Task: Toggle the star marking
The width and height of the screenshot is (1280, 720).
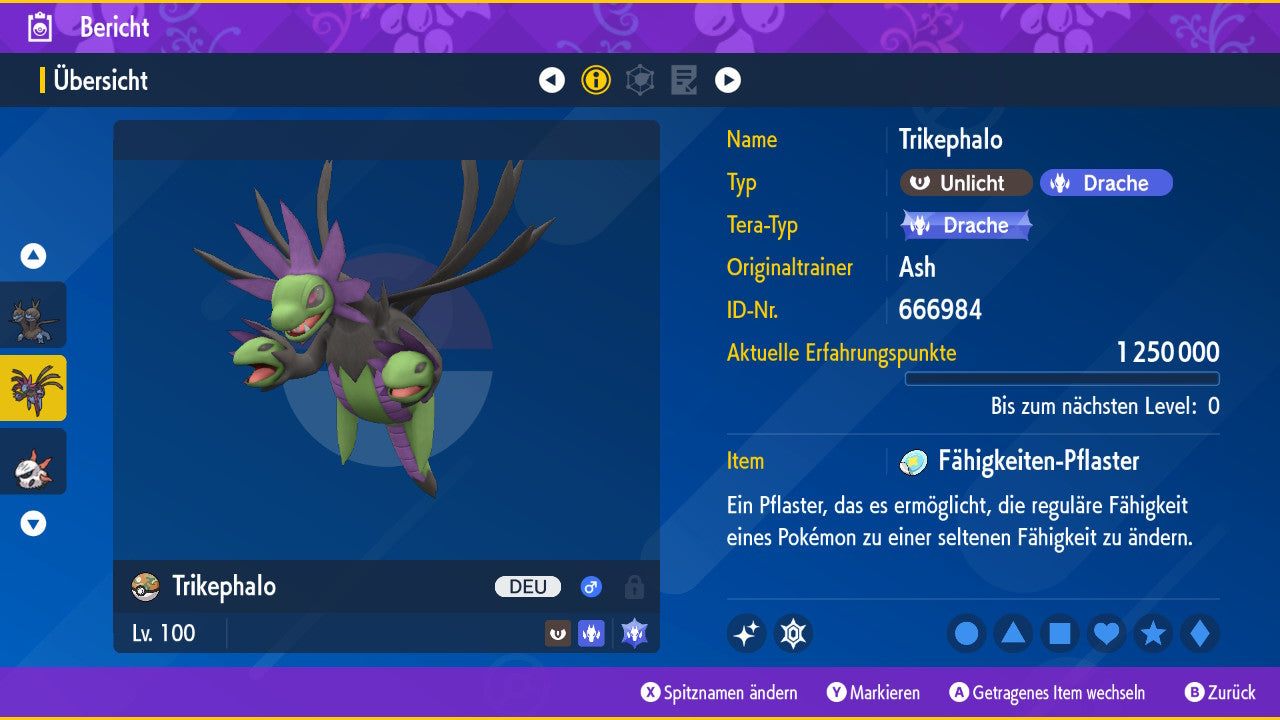Action: [x=1153, y=633]
